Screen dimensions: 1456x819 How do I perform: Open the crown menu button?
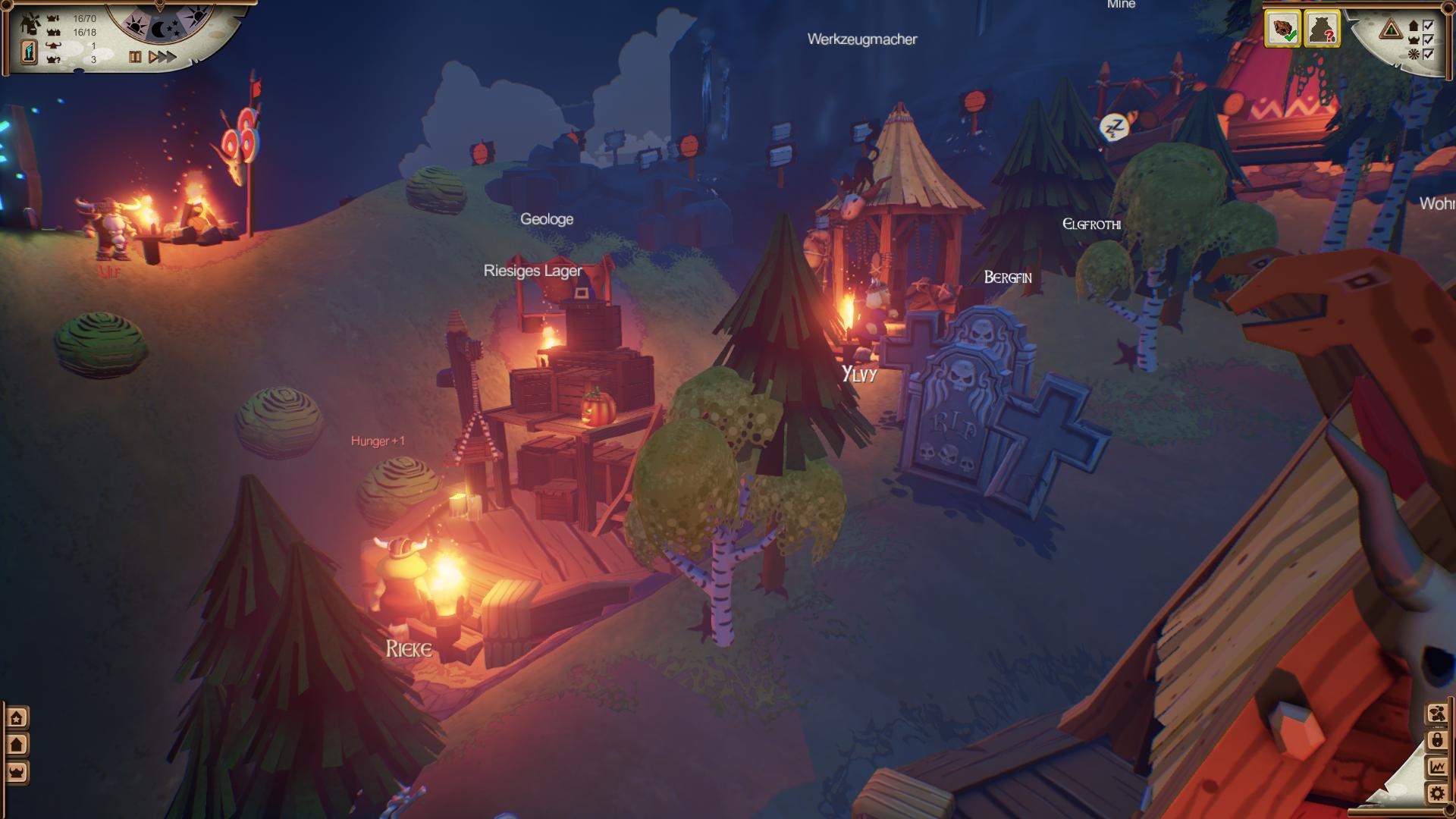[x=17, y=772]
